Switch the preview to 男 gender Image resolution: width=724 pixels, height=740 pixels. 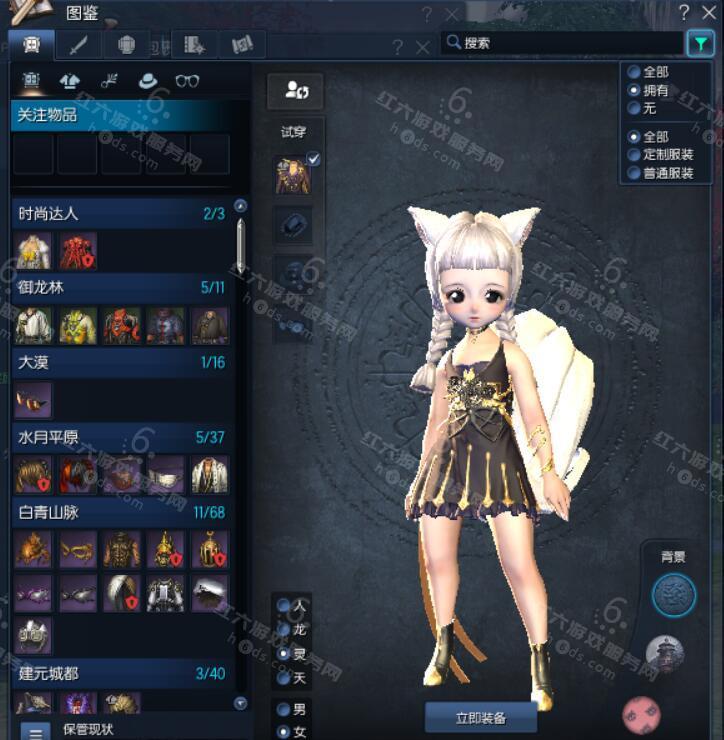coord(284,709)
